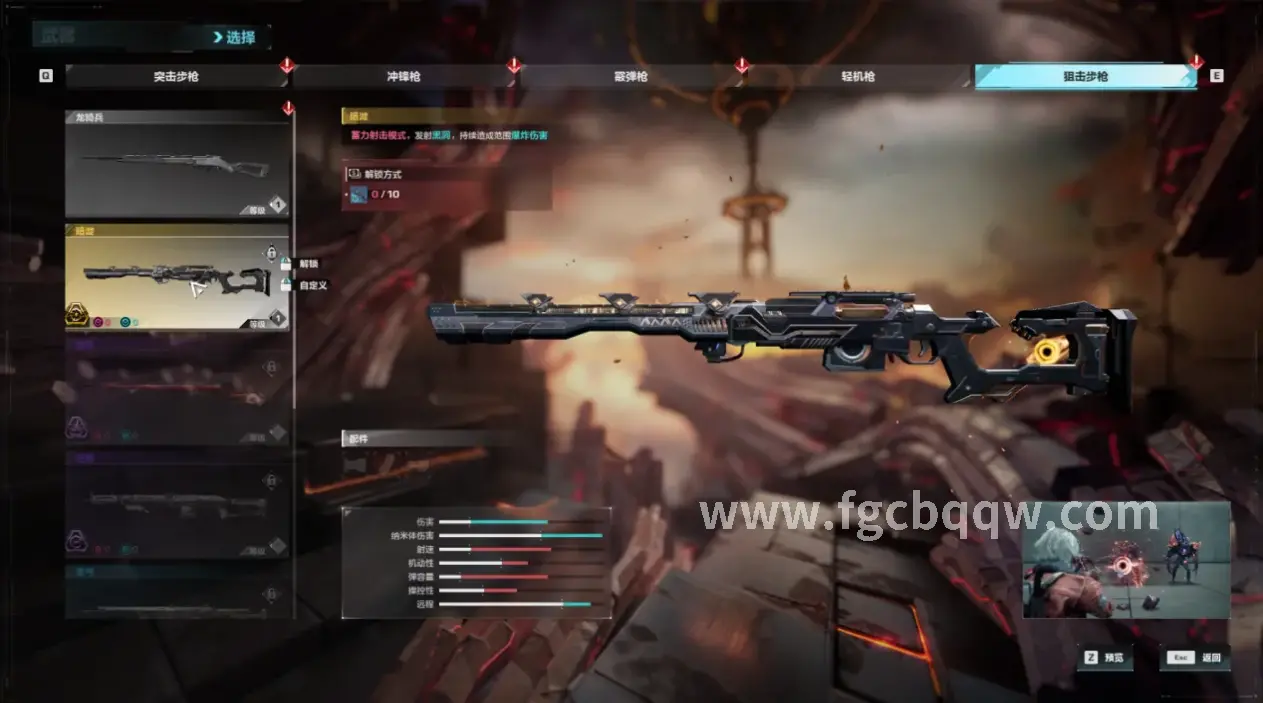Show the 轻机枪 light machine gun tab
The width and height of the screenshot is (1263, 703).
[858, 76]
